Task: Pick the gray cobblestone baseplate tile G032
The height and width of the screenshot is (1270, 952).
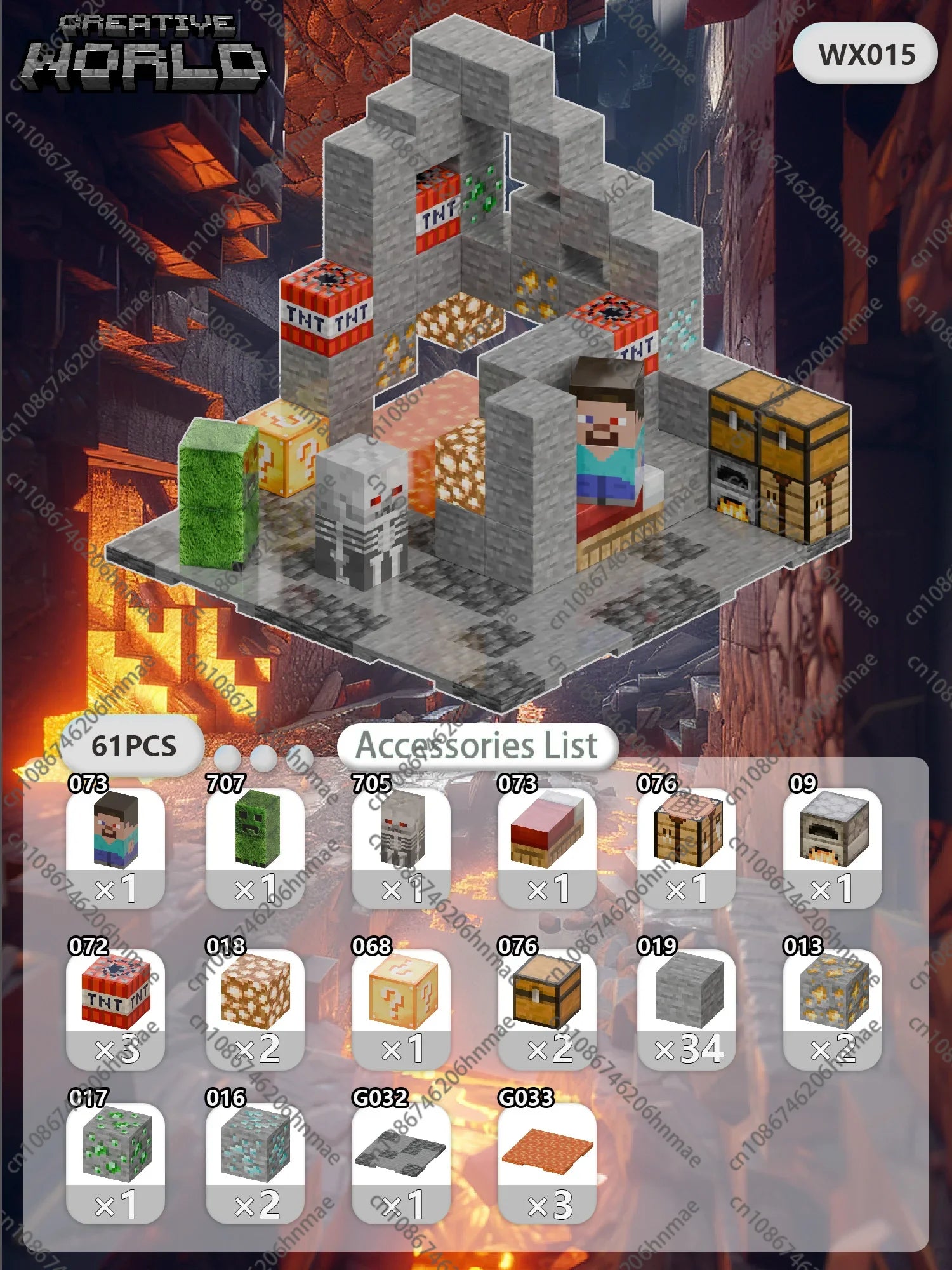Action: pos(401,1162)
